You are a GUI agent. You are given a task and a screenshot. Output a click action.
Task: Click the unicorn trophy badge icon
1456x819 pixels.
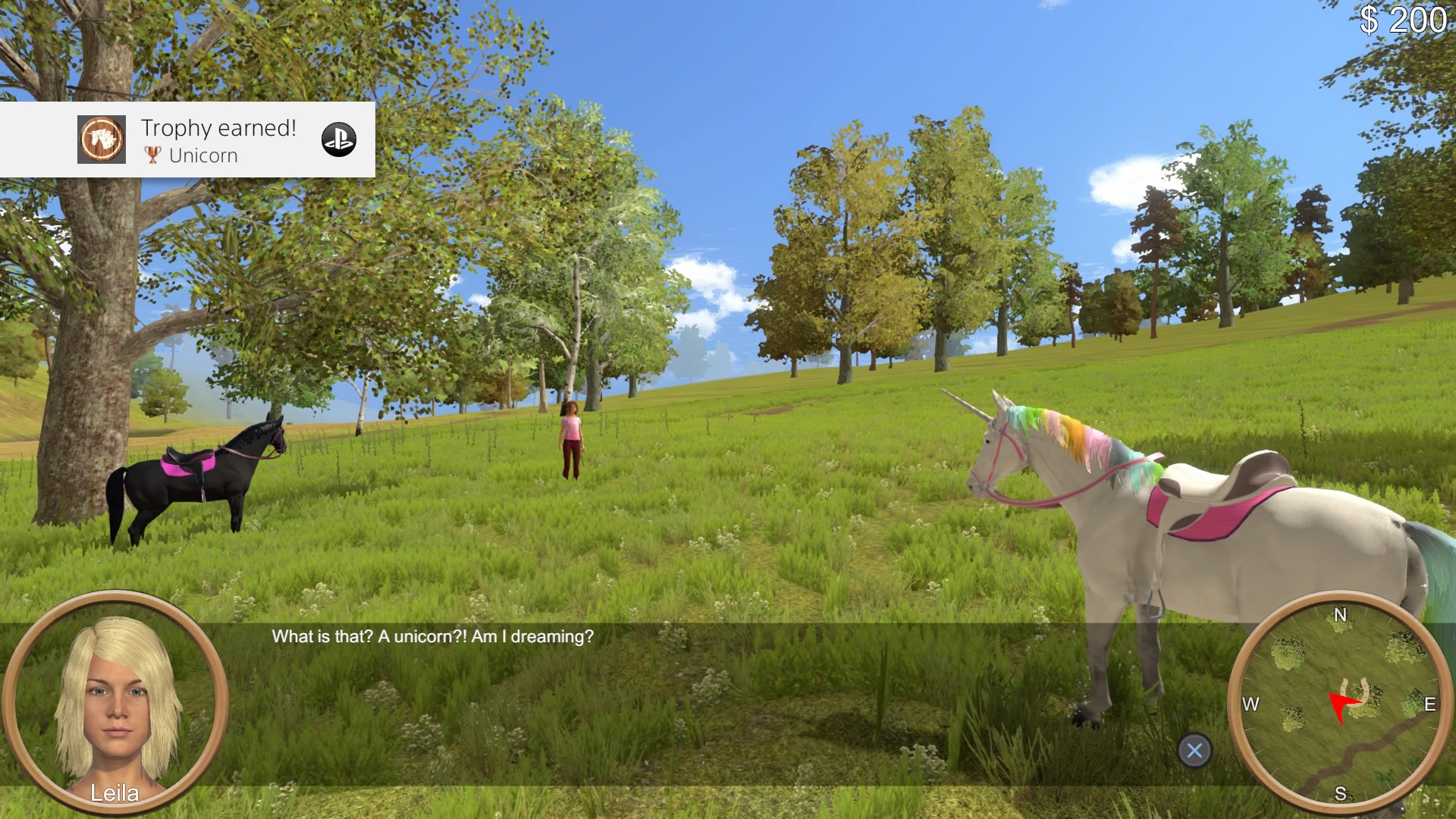pyautogui.click(x=101, y=140)
